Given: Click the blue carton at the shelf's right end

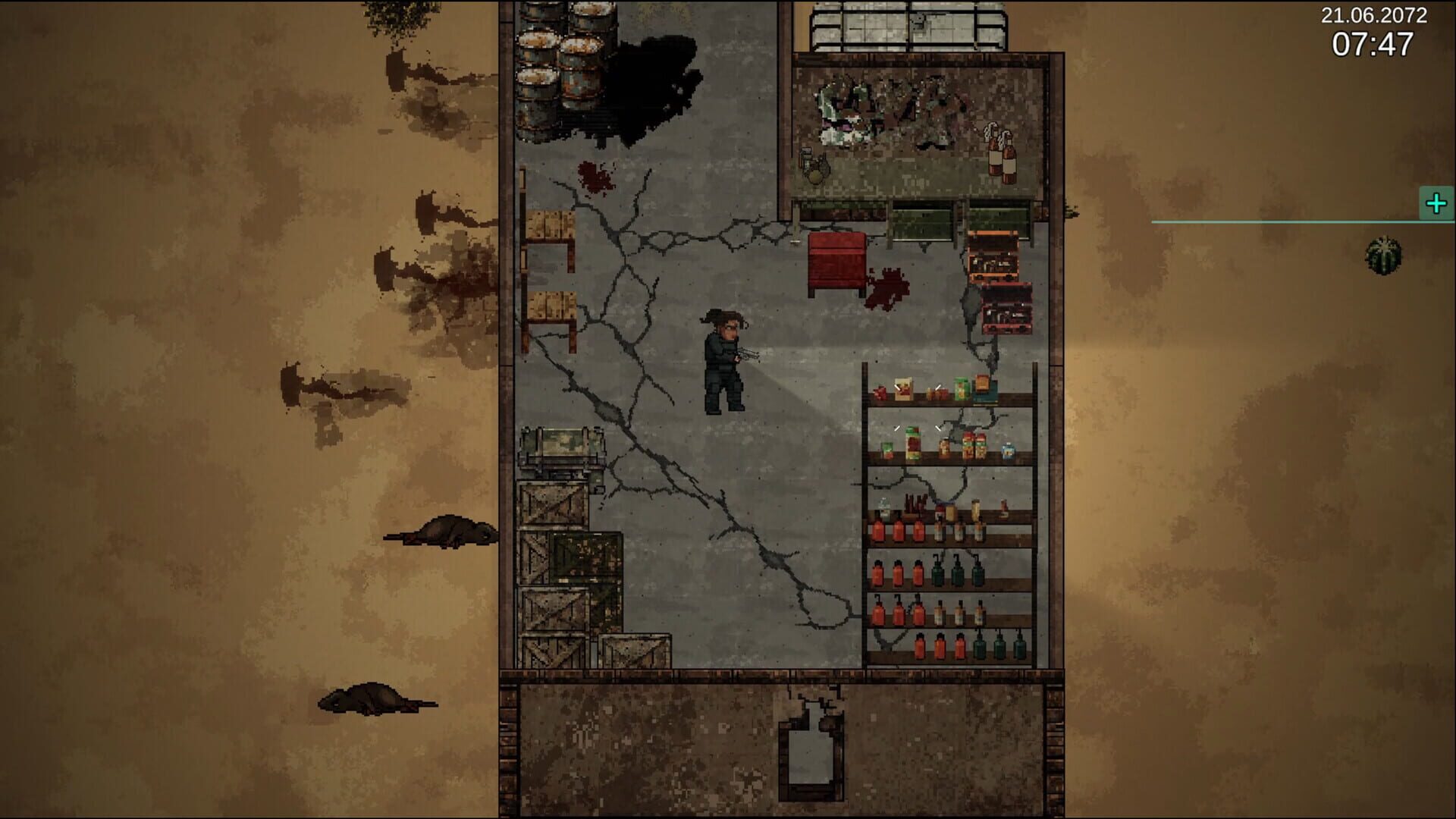Looking at the screenshot, I should point(1008,450).
